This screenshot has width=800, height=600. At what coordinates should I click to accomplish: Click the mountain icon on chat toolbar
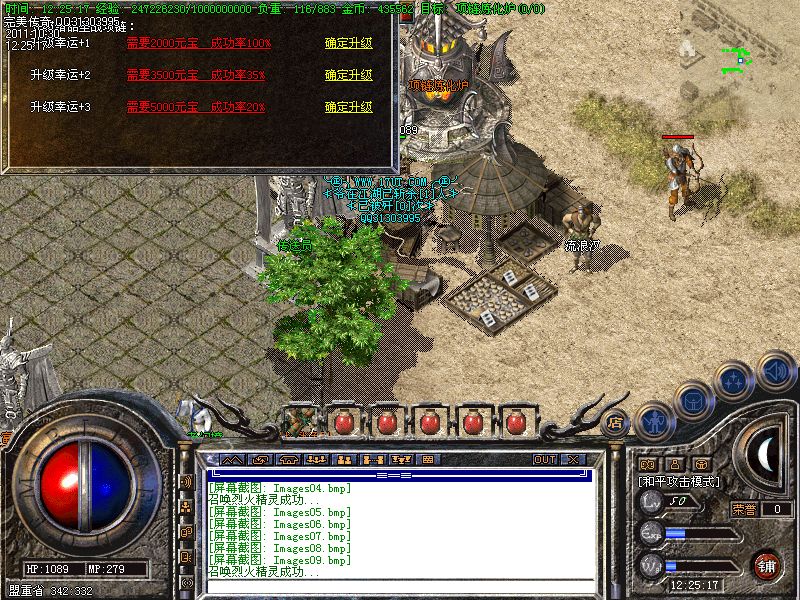[231, 460]
